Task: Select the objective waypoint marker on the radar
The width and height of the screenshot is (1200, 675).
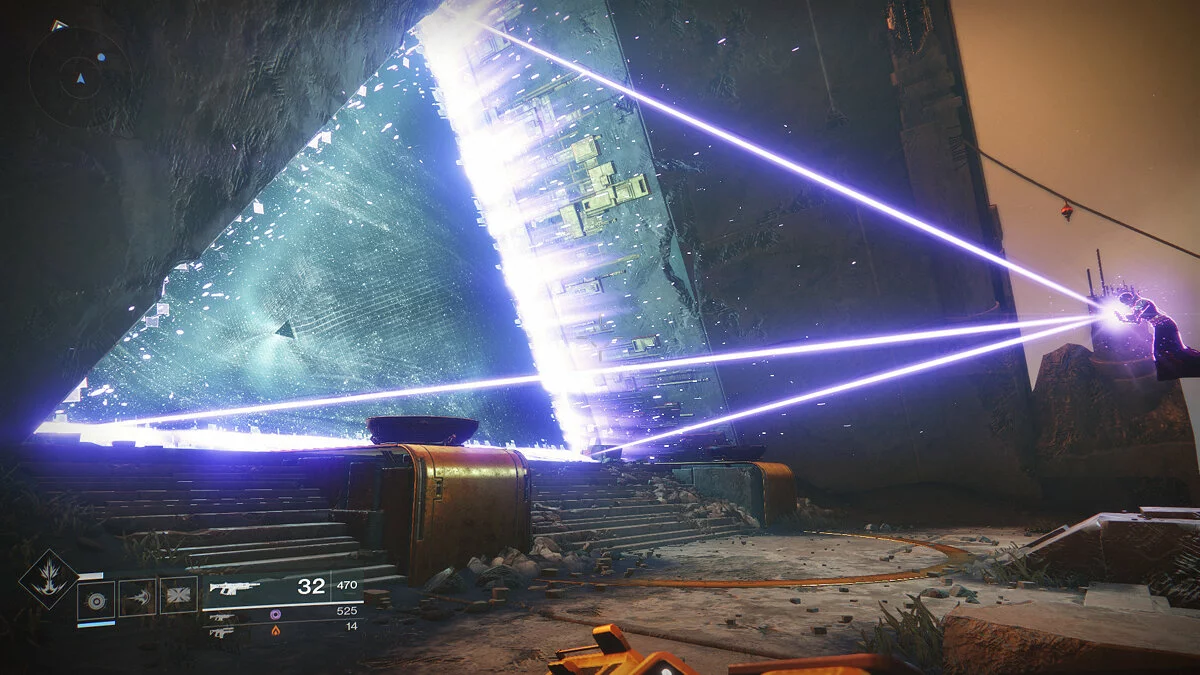Action: 58,25
